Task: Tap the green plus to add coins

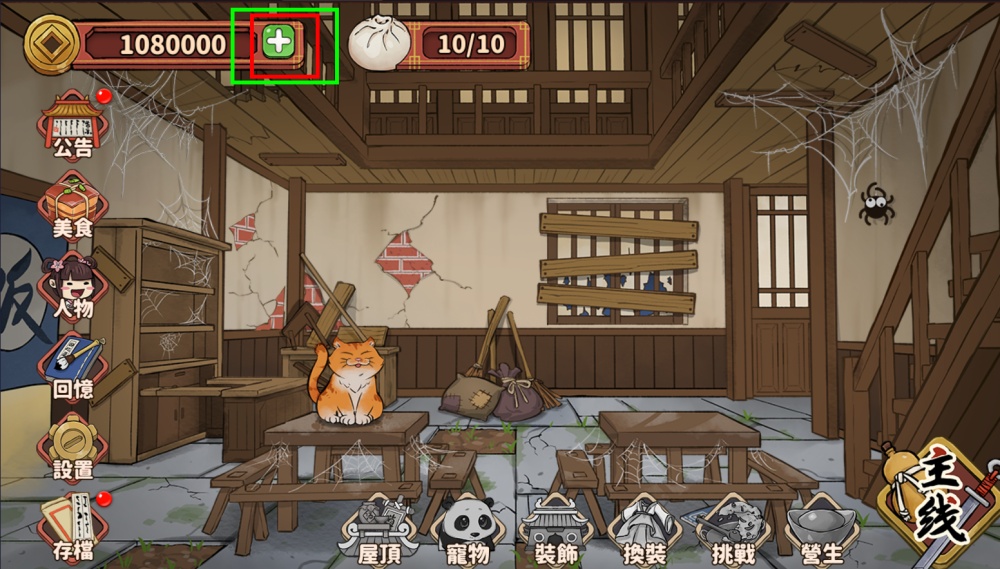Action: click(x=280, y=42)
